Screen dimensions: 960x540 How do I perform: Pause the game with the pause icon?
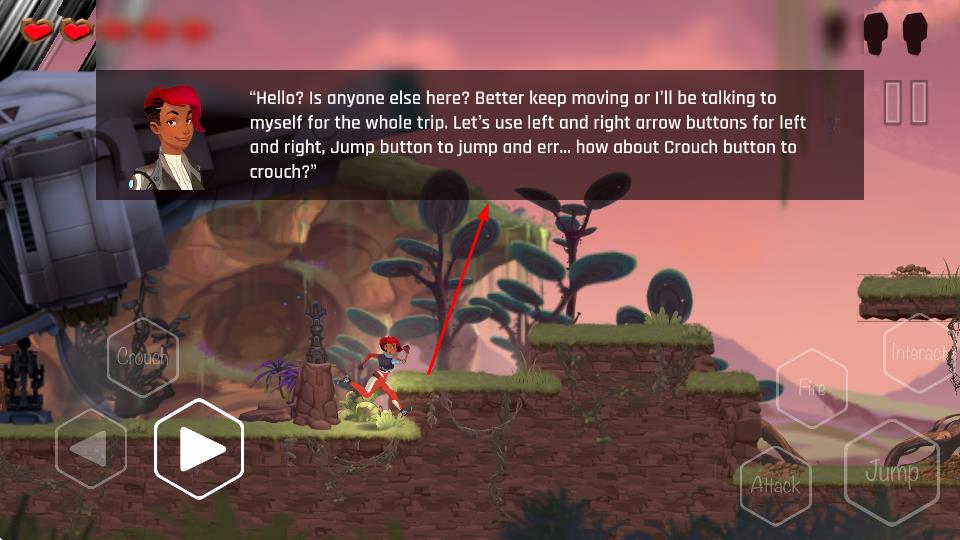906,102
